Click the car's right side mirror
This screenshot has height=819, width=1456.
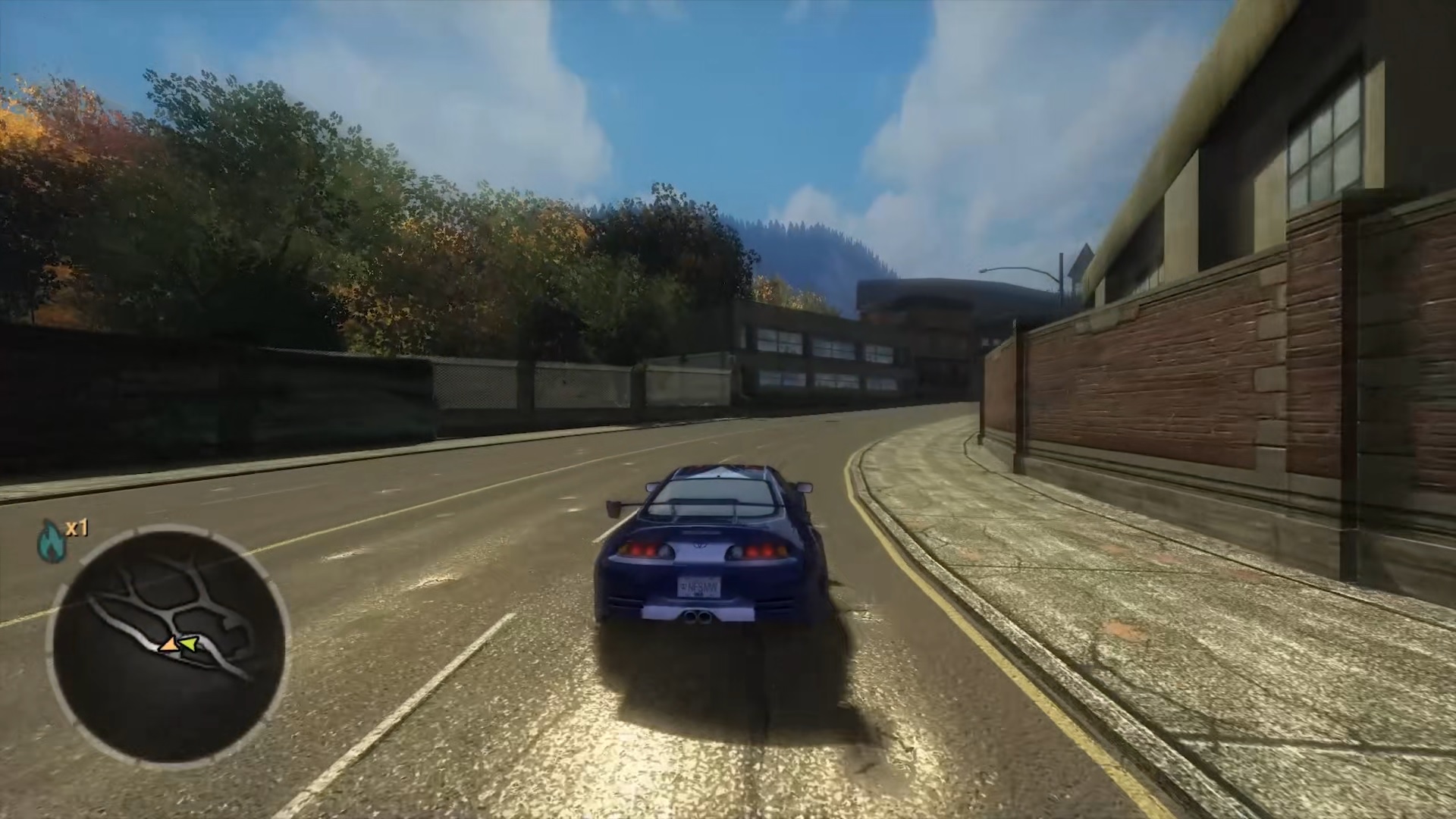[x=806, y=488]
